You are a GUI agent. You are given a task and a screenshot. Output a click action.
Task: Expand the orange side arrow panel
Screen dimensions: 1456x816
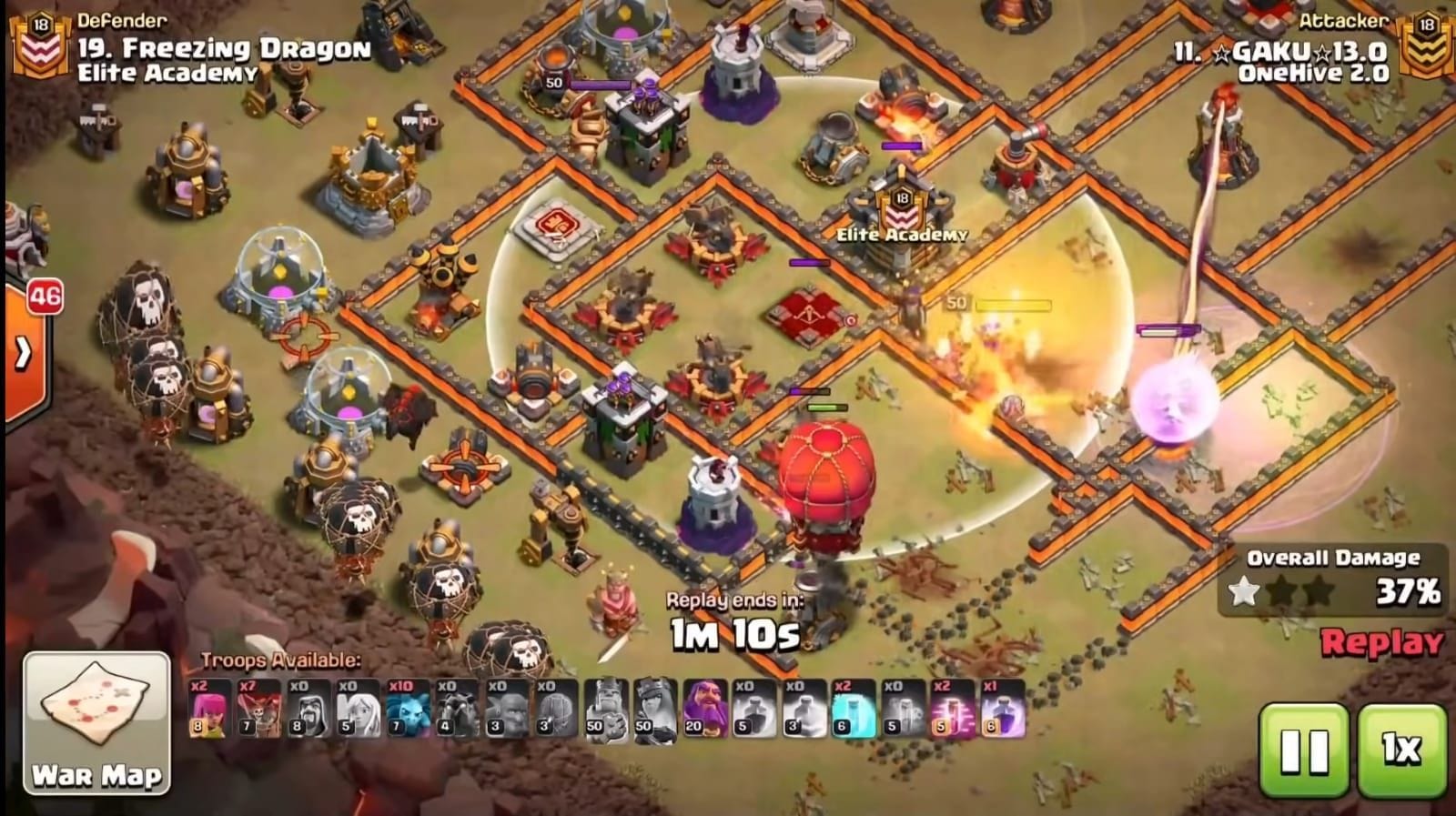tap(24, 353)
